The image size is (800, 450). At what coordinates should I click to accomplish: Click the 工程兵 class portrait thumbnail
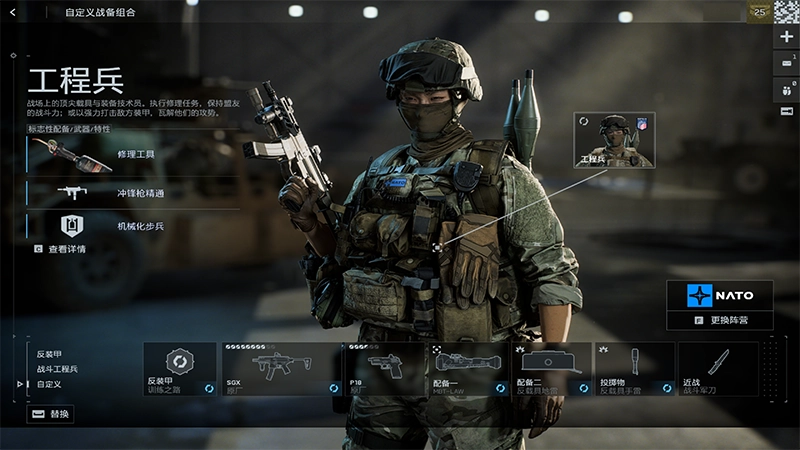(613, 140)
